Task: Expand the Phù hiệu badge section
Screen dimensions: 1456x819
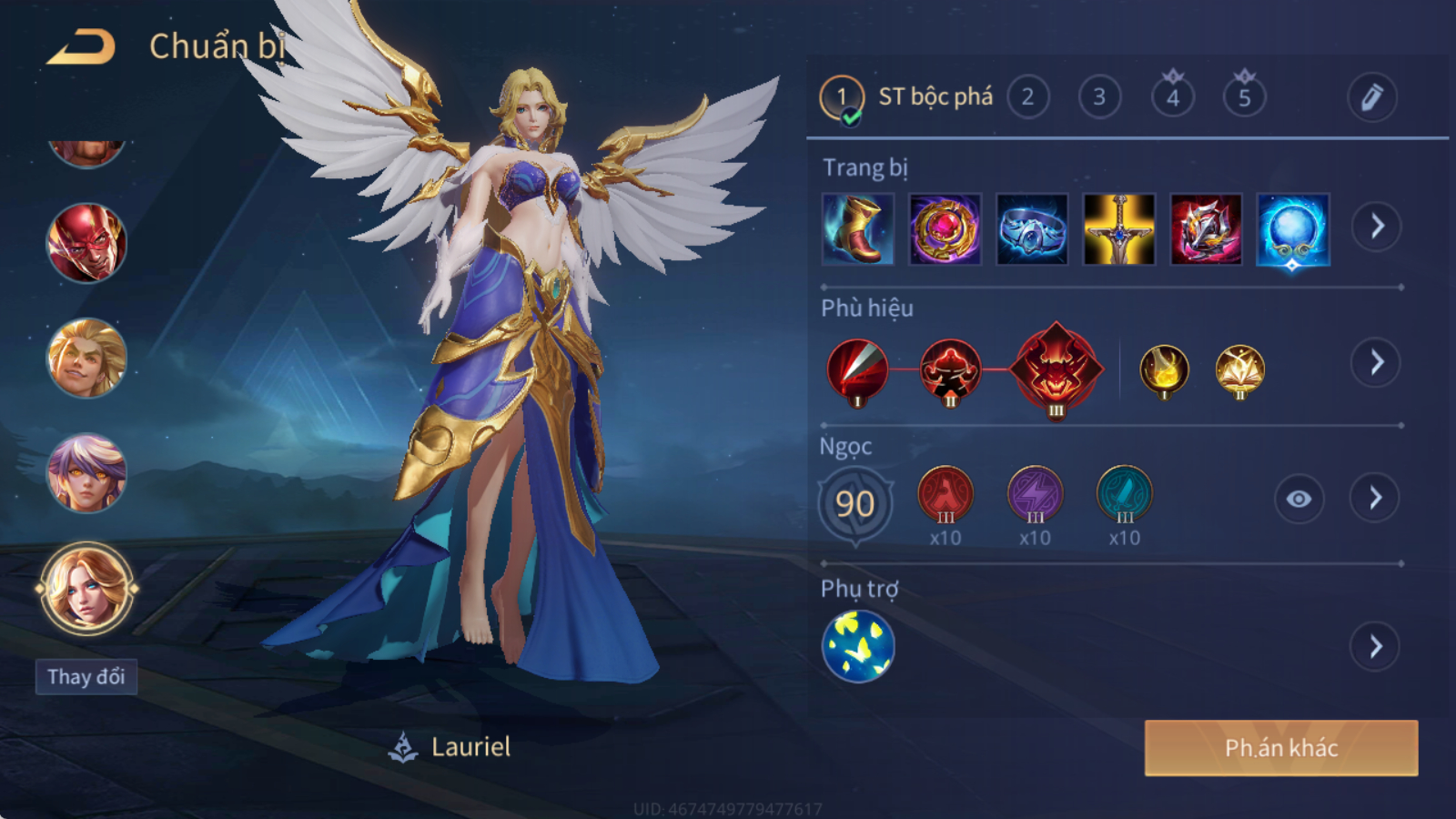Action: 1376,363
